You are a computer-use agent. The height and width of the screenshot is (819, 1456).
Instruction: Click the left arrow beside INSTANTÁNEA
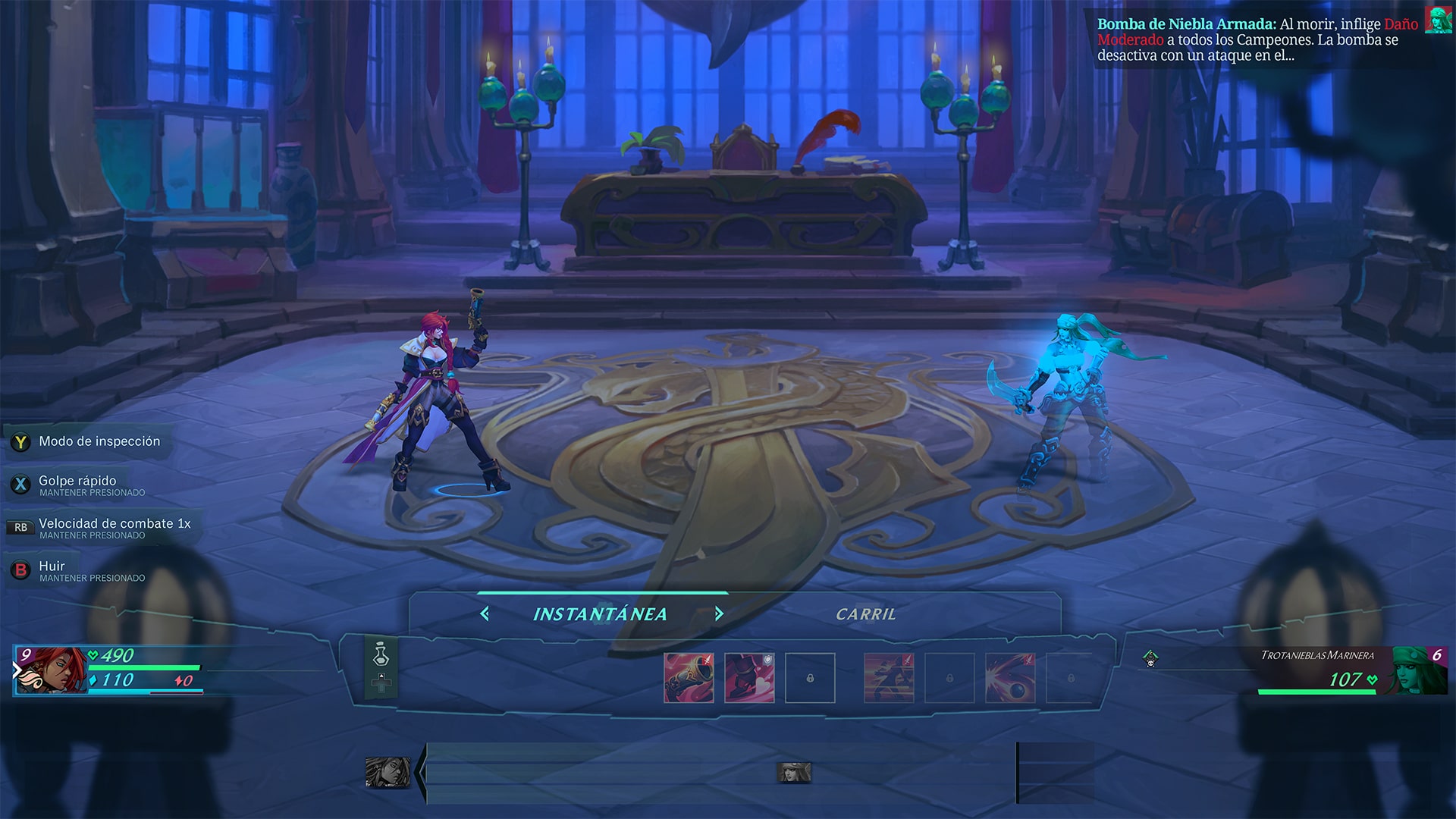(485, 614)
